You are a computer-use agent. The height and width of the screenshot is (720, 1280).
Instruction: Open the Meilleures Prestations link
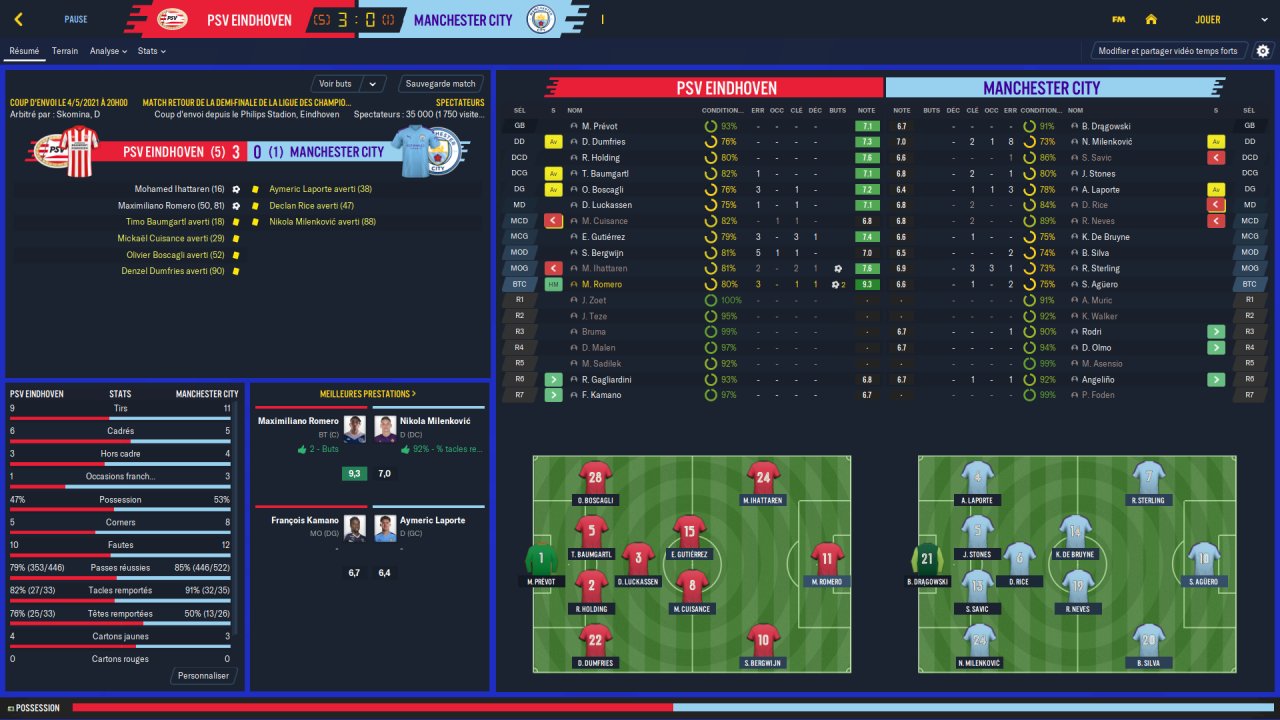[x=368, y=394]
